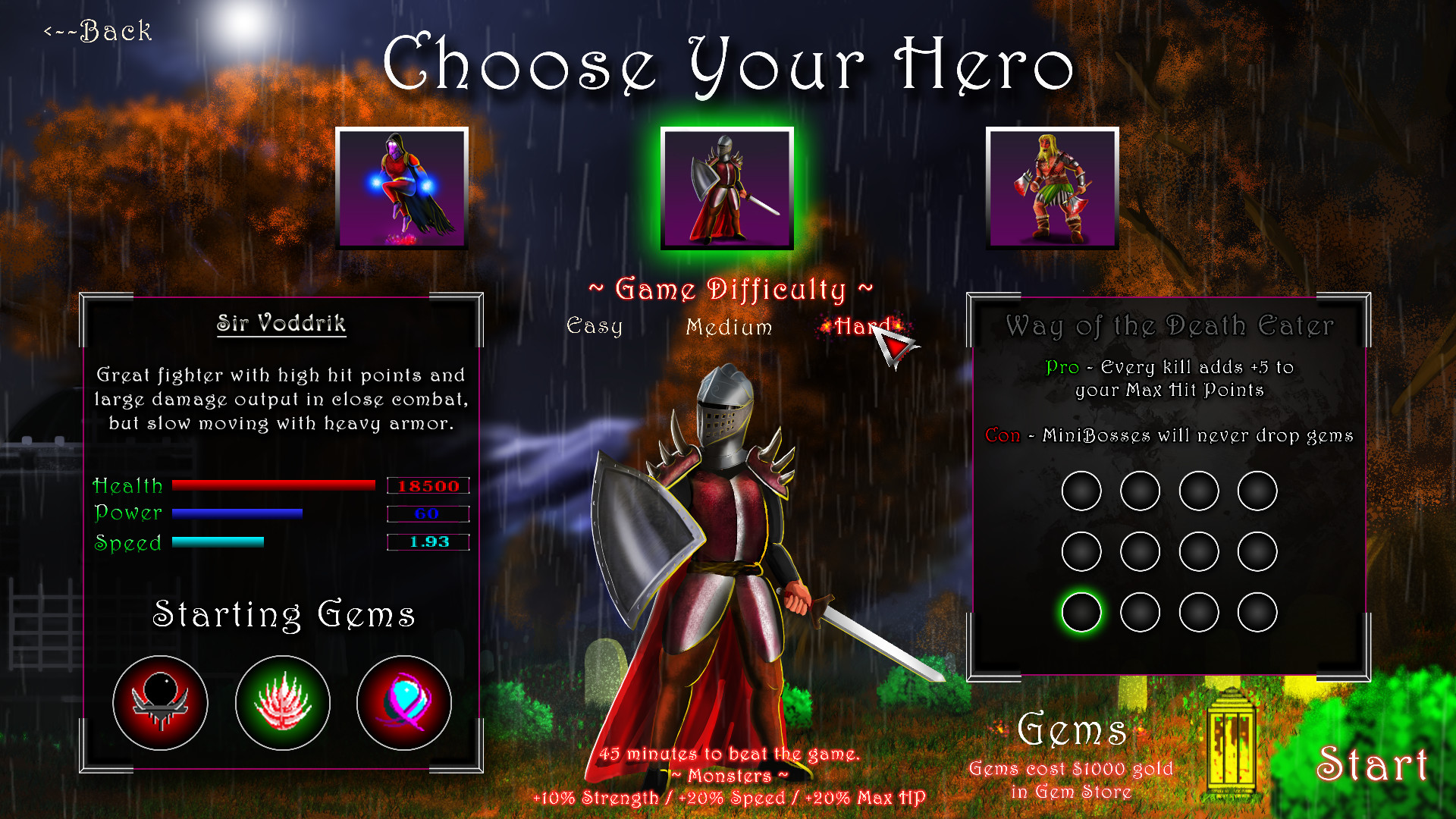
Task: Select the black gem starting icon
Action: click(160, 703)
